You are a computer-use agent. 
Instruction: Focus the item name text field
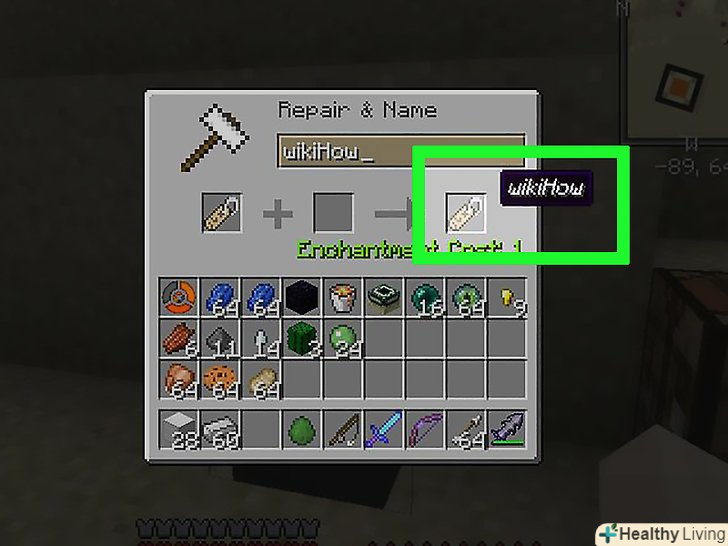(400, 152)
